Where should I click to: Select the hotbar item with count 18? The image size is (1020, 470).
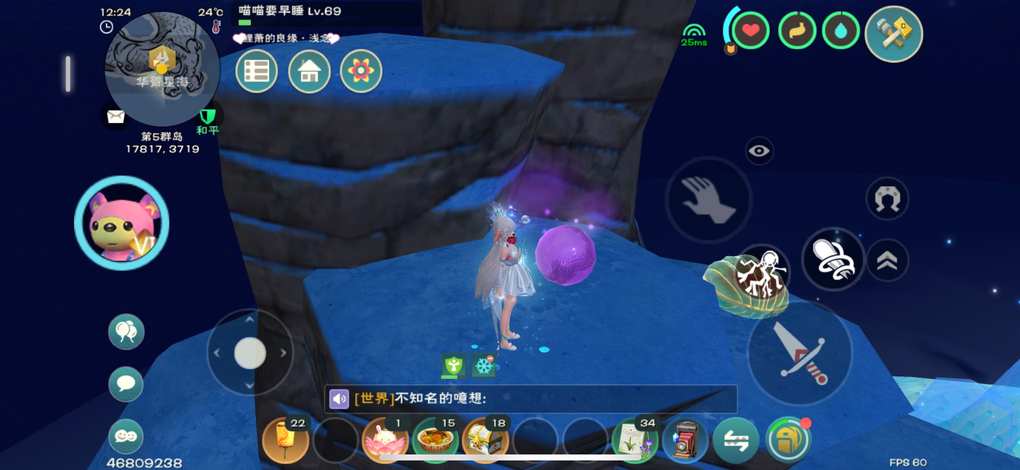pos(485,440)
